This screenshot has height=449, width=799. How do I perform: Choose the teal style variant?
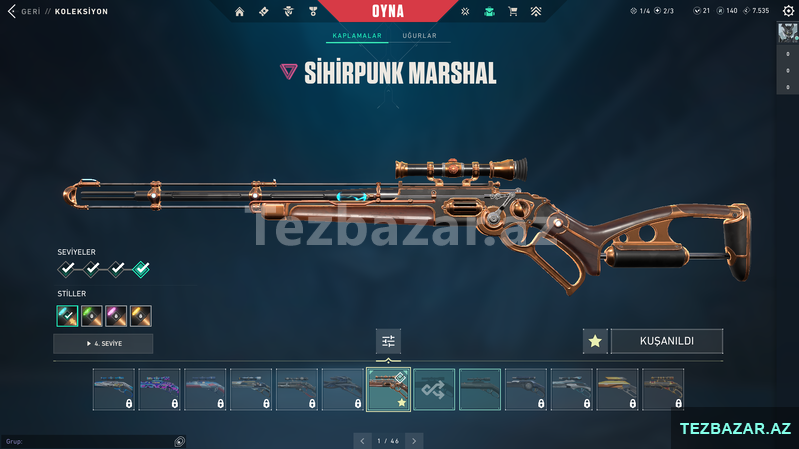(67, 316)
